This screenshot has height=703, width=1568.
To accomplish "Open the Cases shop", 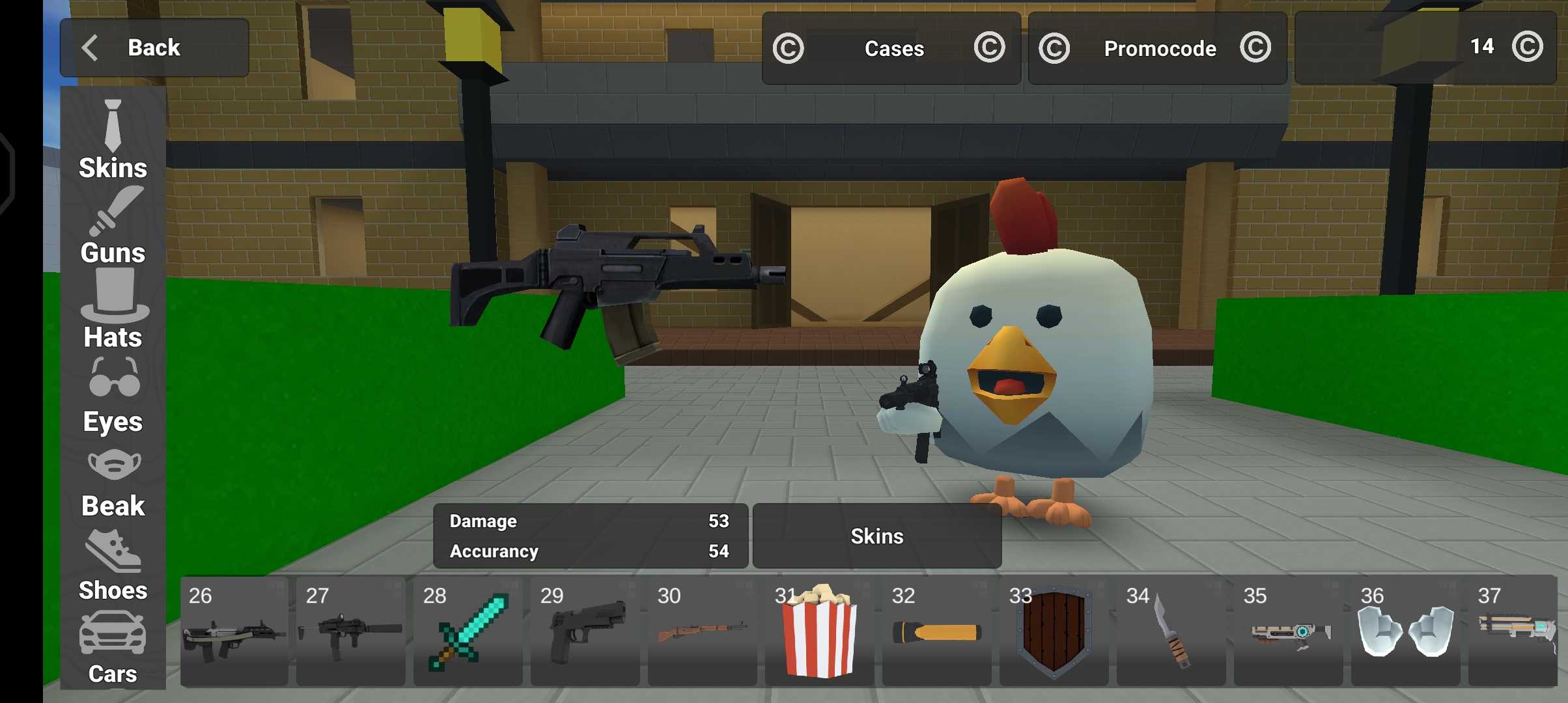I will [891, 48].
